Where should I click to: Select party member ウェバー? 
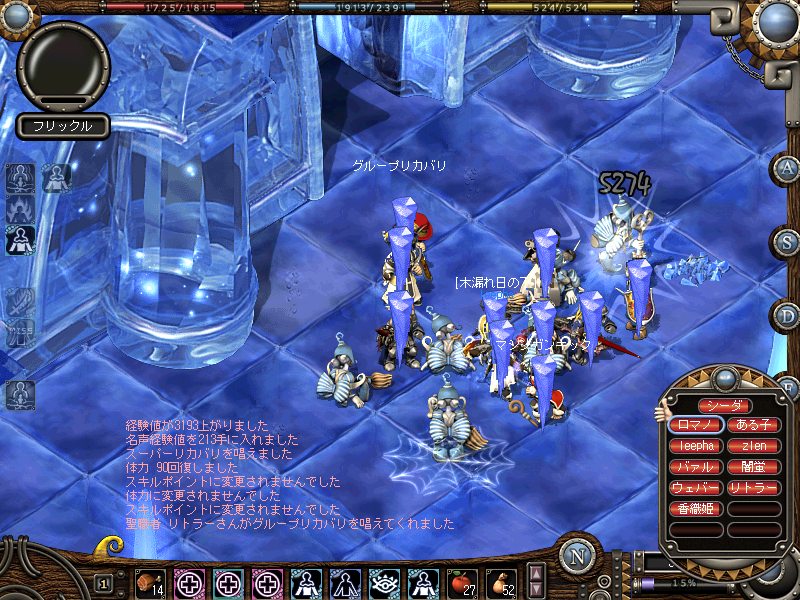694,488
